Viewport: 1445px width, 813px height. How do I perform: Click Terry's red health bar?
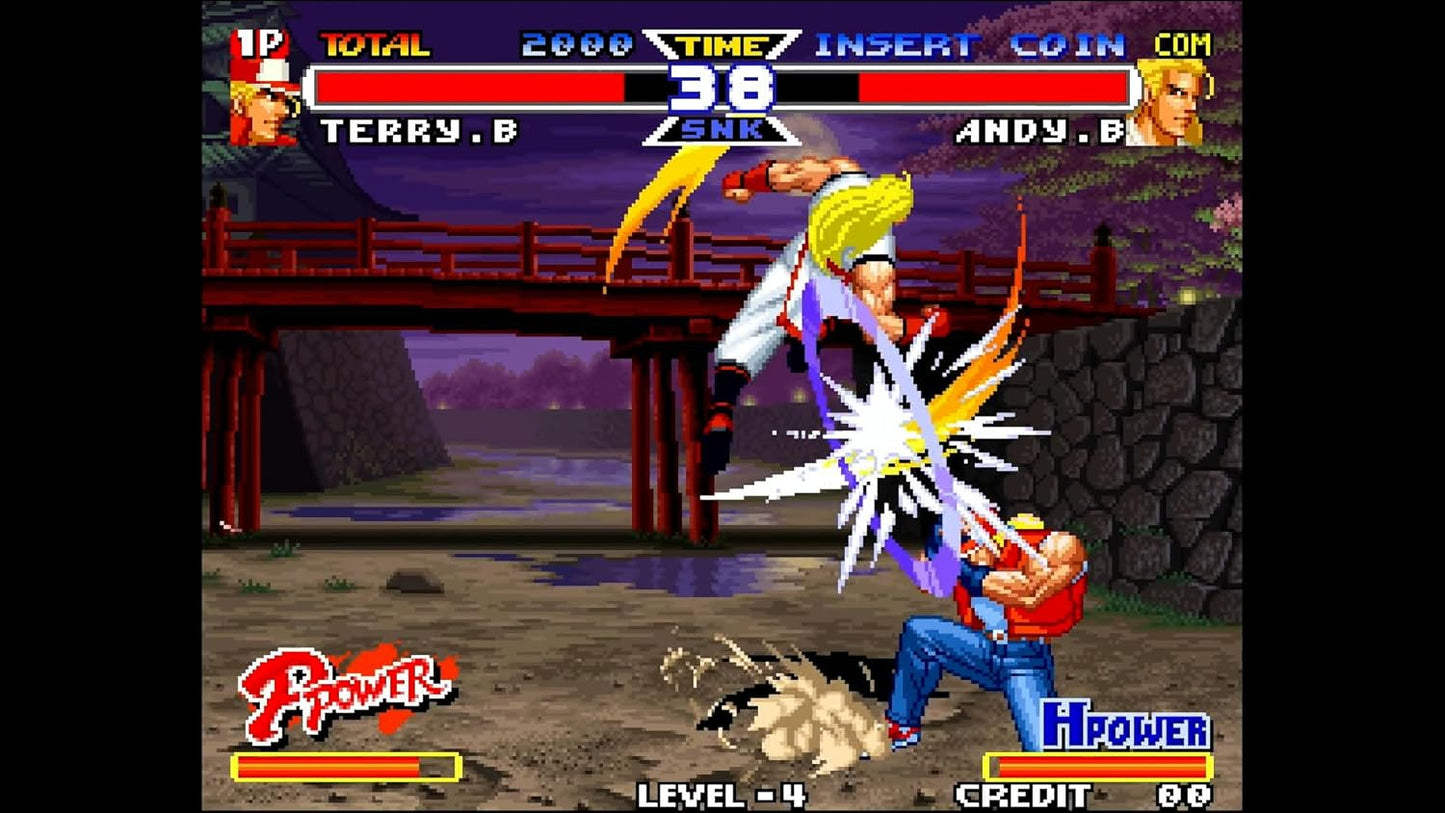click(x=460, y=86)
